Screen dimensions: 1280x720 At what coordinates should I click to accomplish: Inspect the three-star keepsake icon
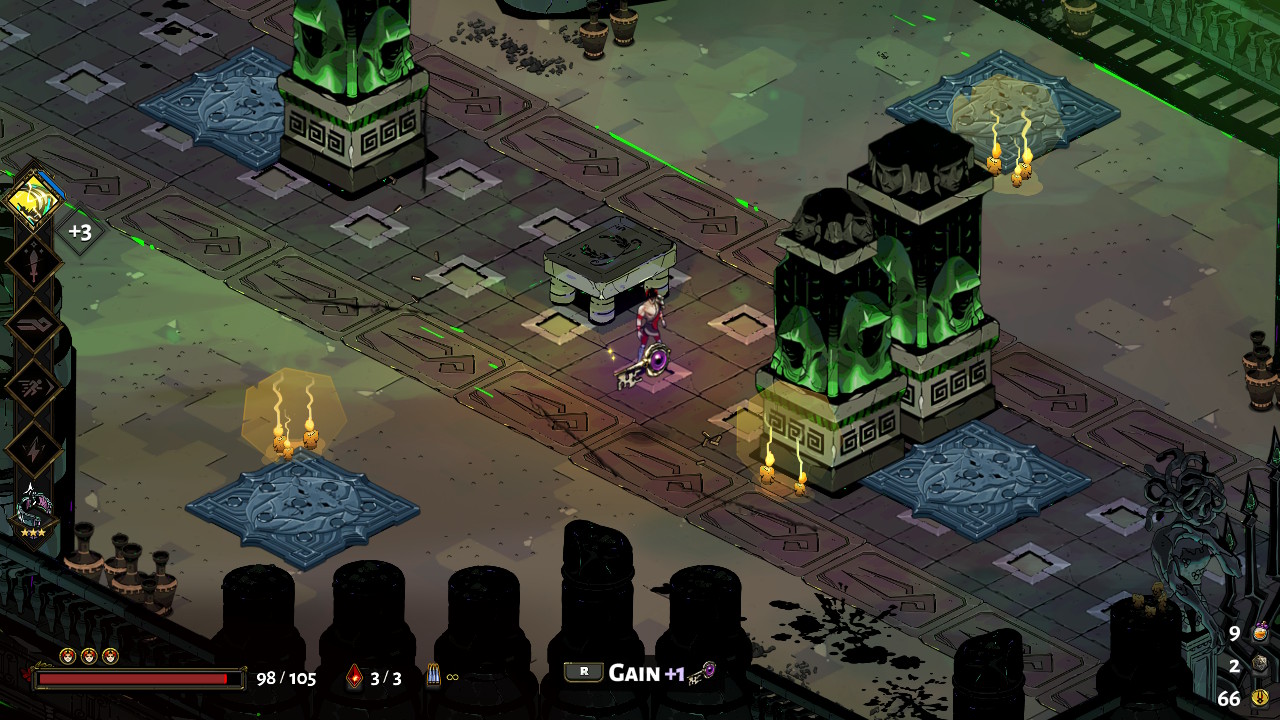pyautogui.click(x=34, y=510)
